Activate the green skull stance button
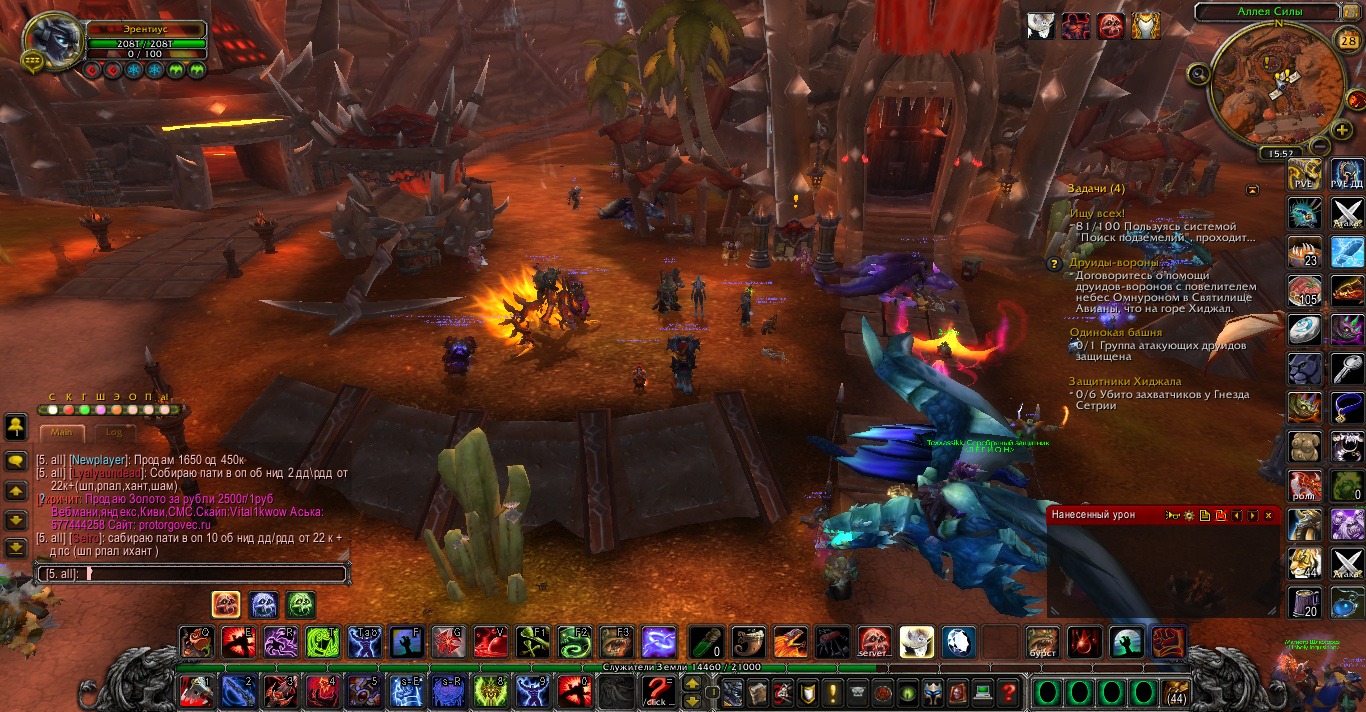Screen dimensions: 1366x712 pos(301,604)
